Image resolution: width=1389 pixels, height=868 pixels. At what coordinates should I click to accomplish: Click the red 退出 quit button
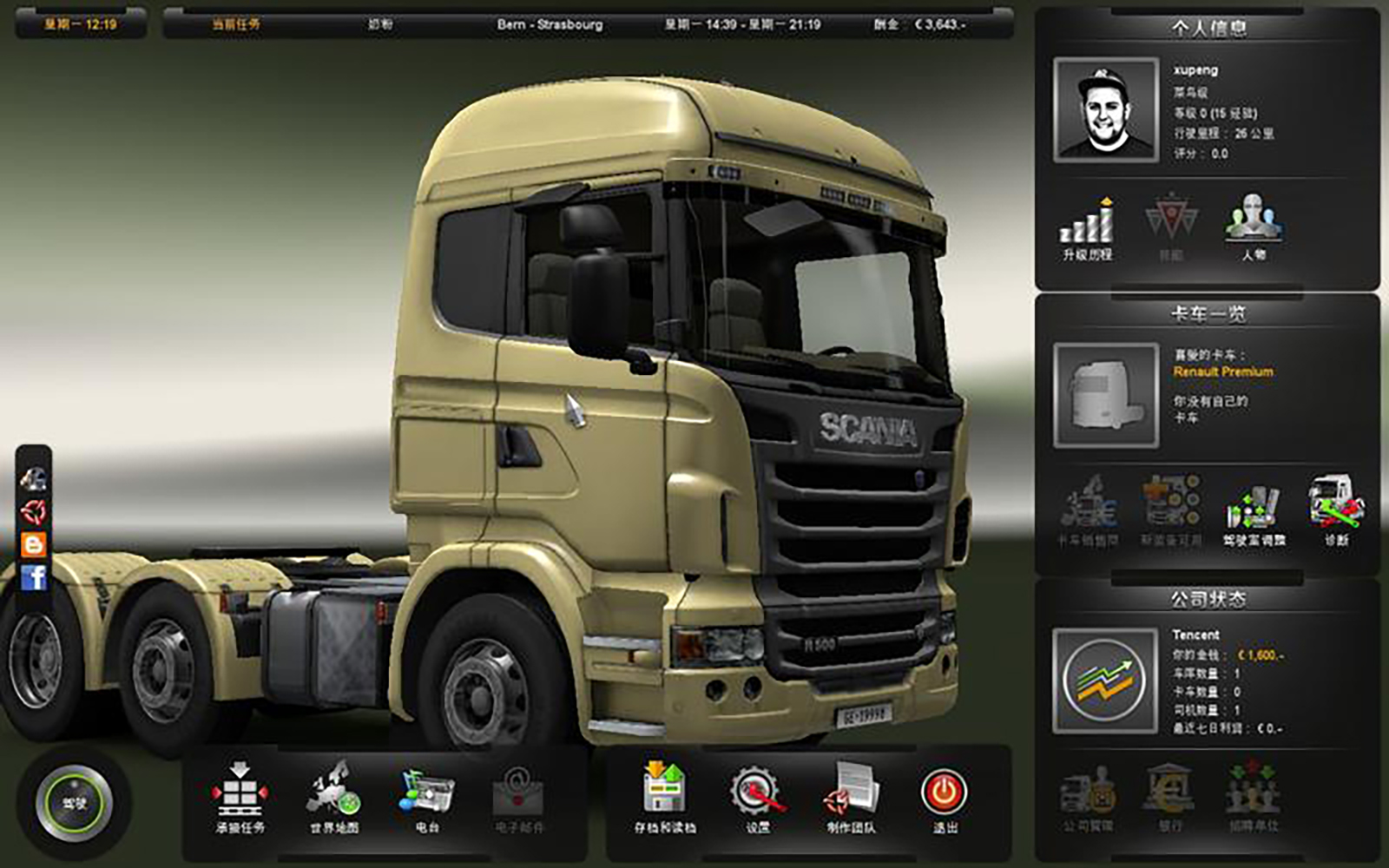click(x=945, y=794)
